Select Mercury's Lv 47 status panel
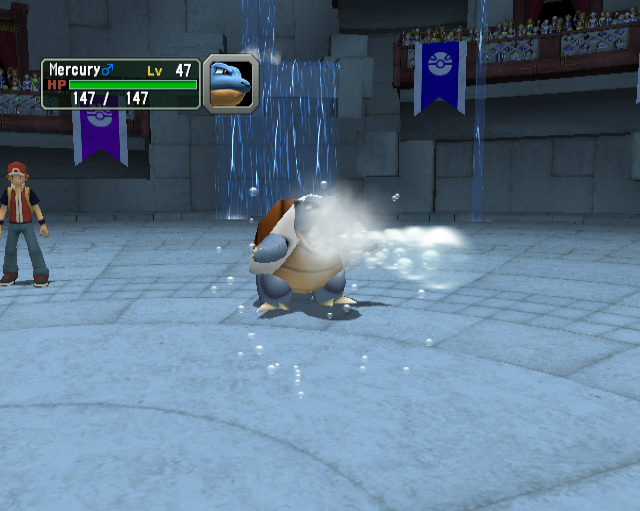 [120, 84]
